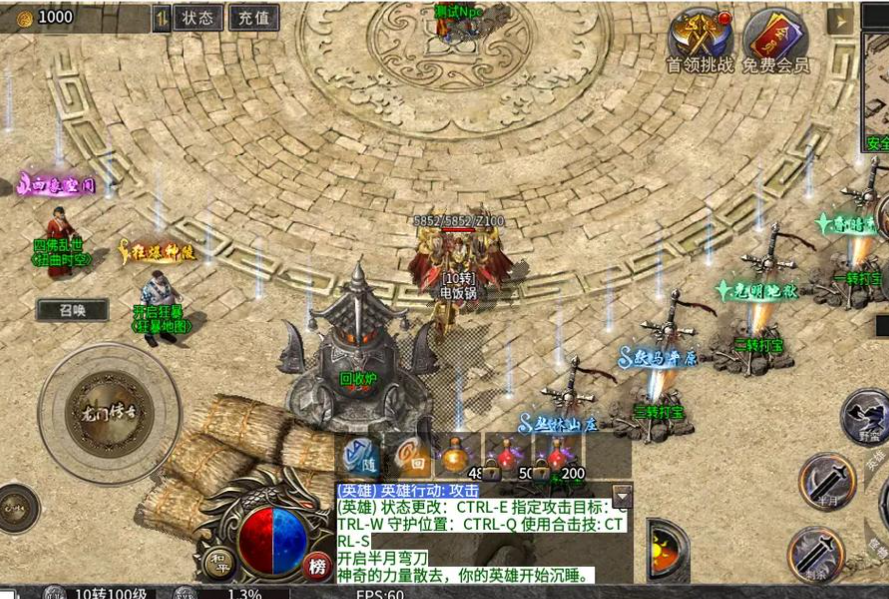Open the 充值 recharge shop
The width and height of the screenshot is (889, 599).
point(254,17)
